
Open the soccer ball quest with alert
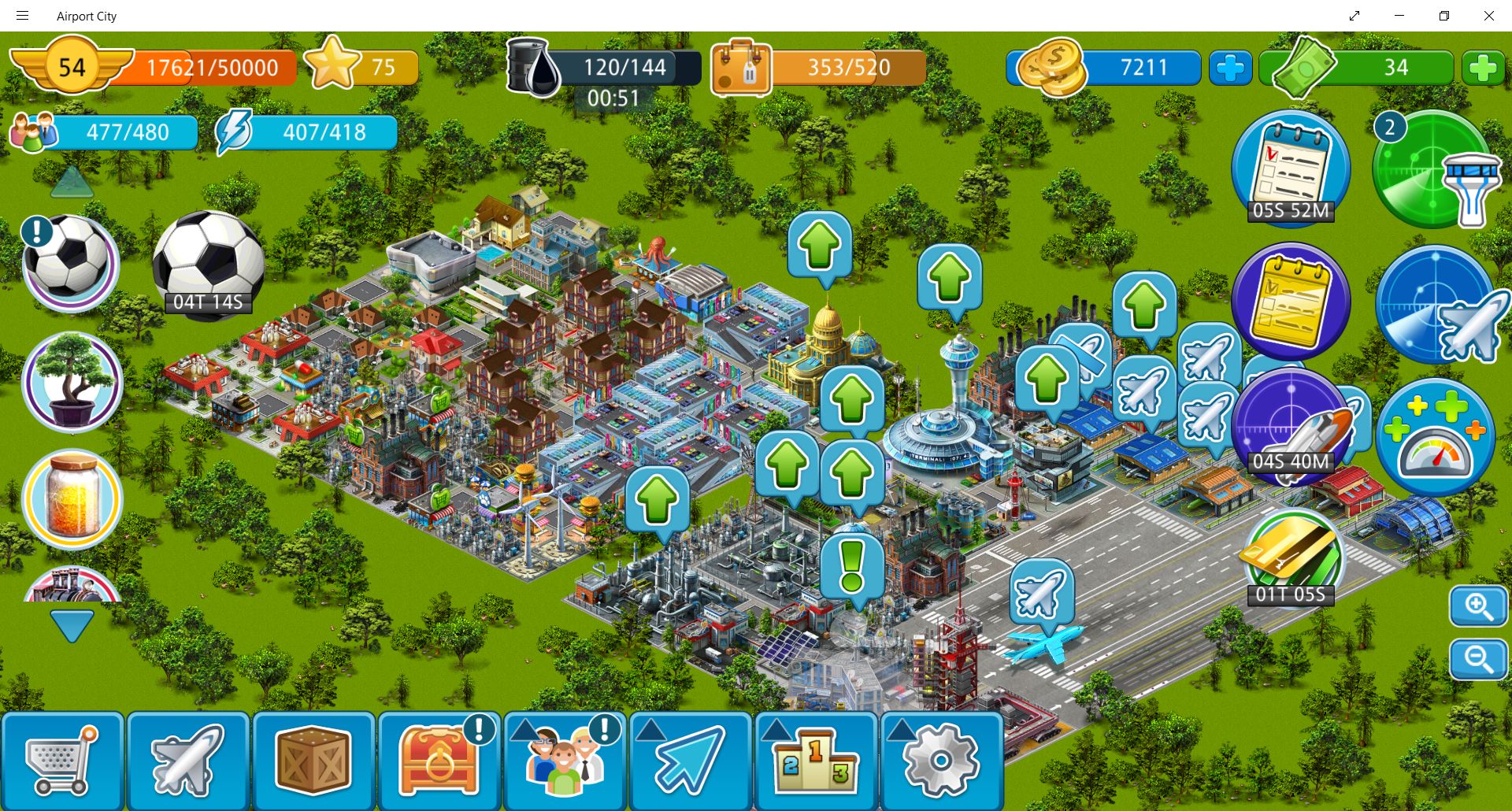pyautogui.click(x=70, y=262)
